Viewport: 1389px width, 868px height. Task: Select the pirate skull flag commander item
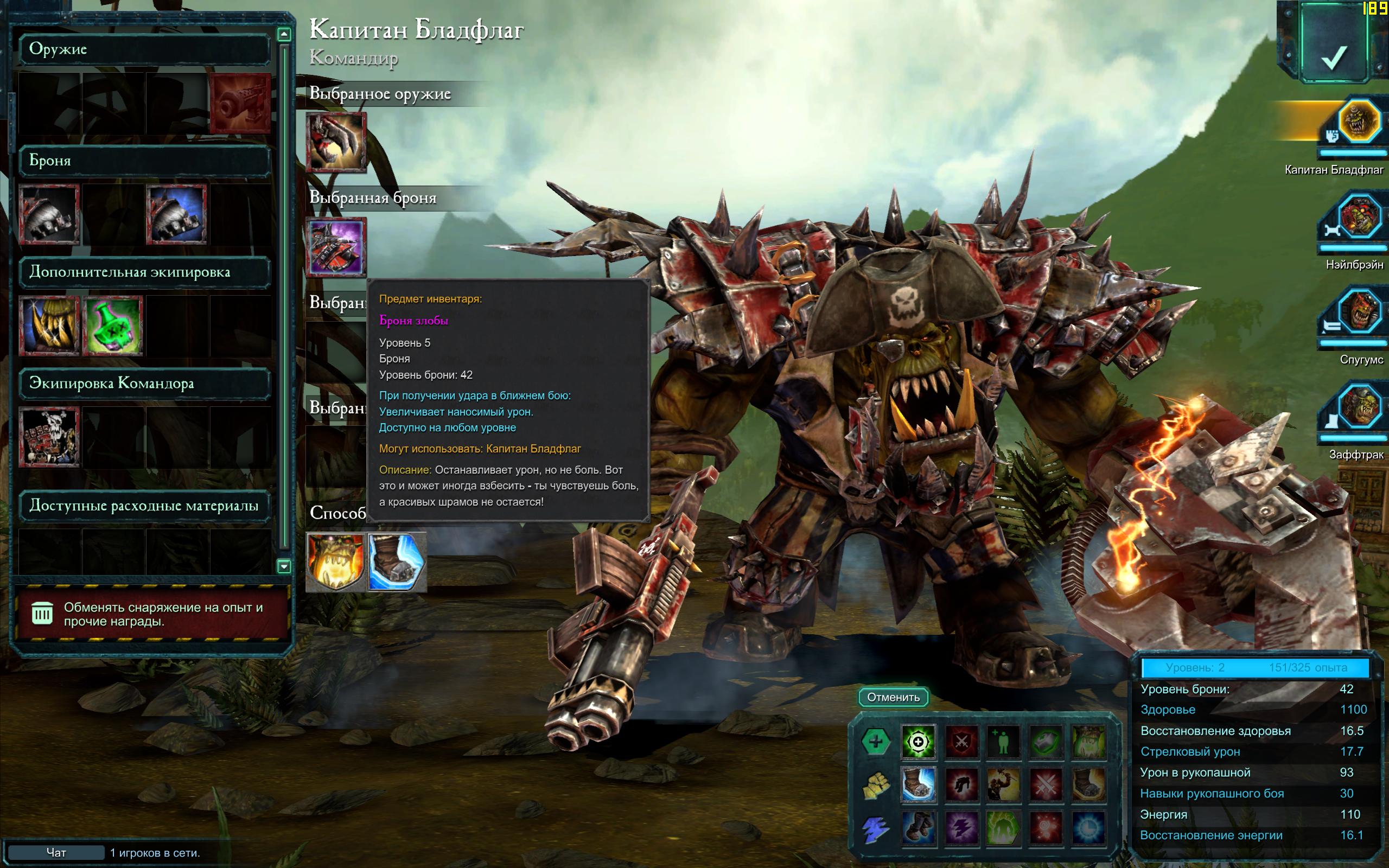49,437
